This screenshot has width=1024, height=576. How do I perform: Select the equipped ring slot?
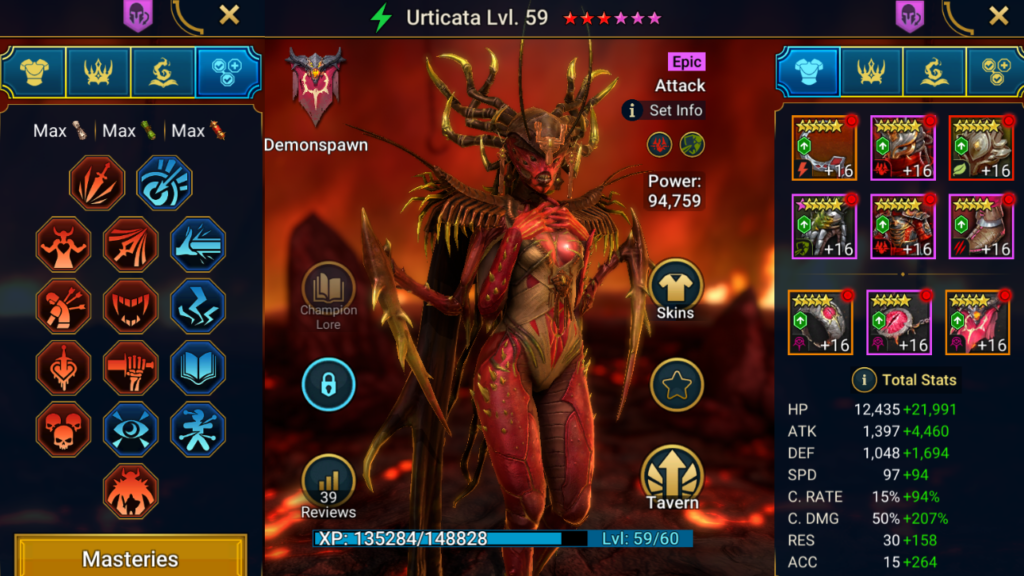click(x=821, y=322)
